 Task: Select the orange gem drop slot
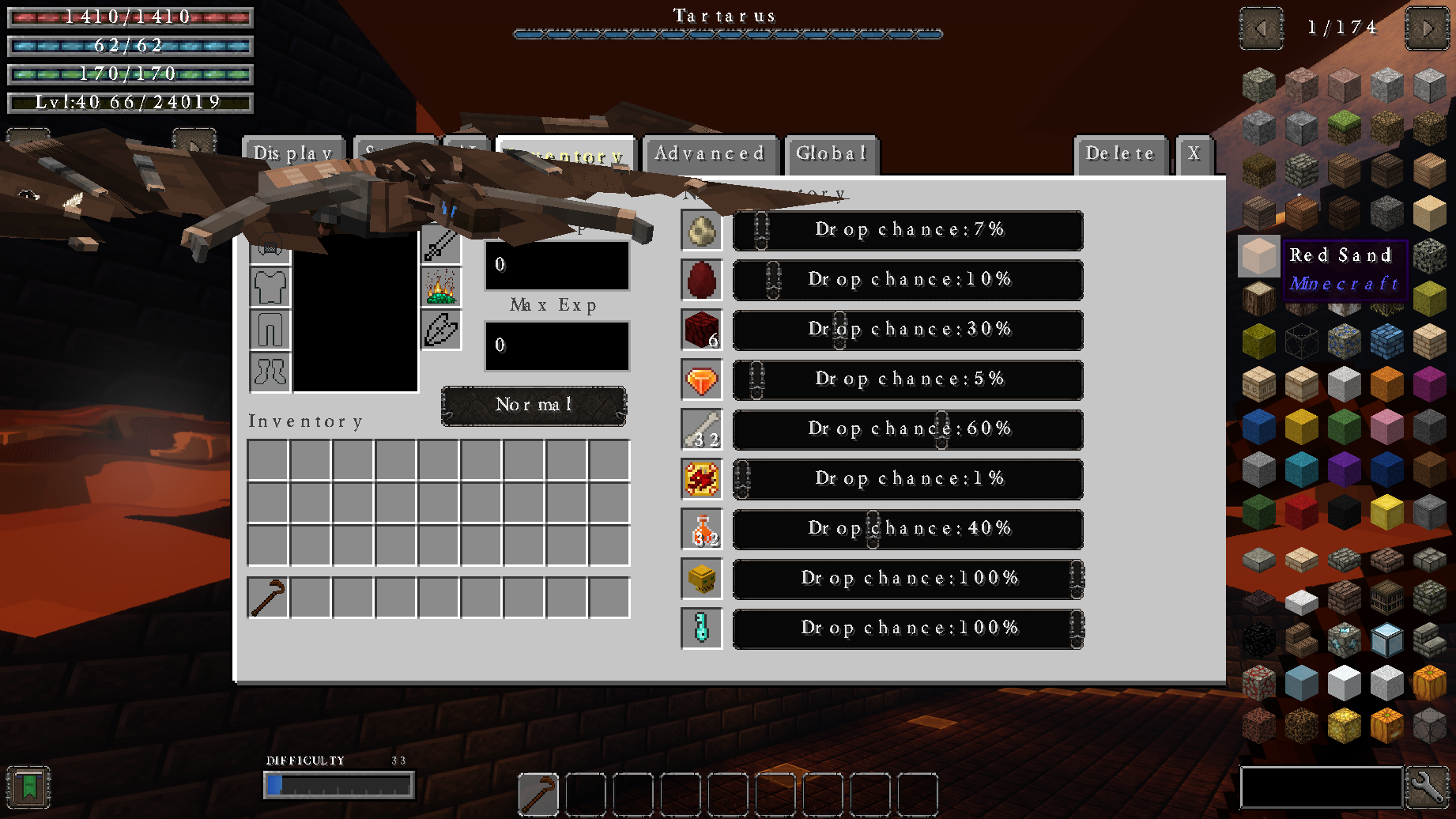pyautogui.click(x=701, y=380)
